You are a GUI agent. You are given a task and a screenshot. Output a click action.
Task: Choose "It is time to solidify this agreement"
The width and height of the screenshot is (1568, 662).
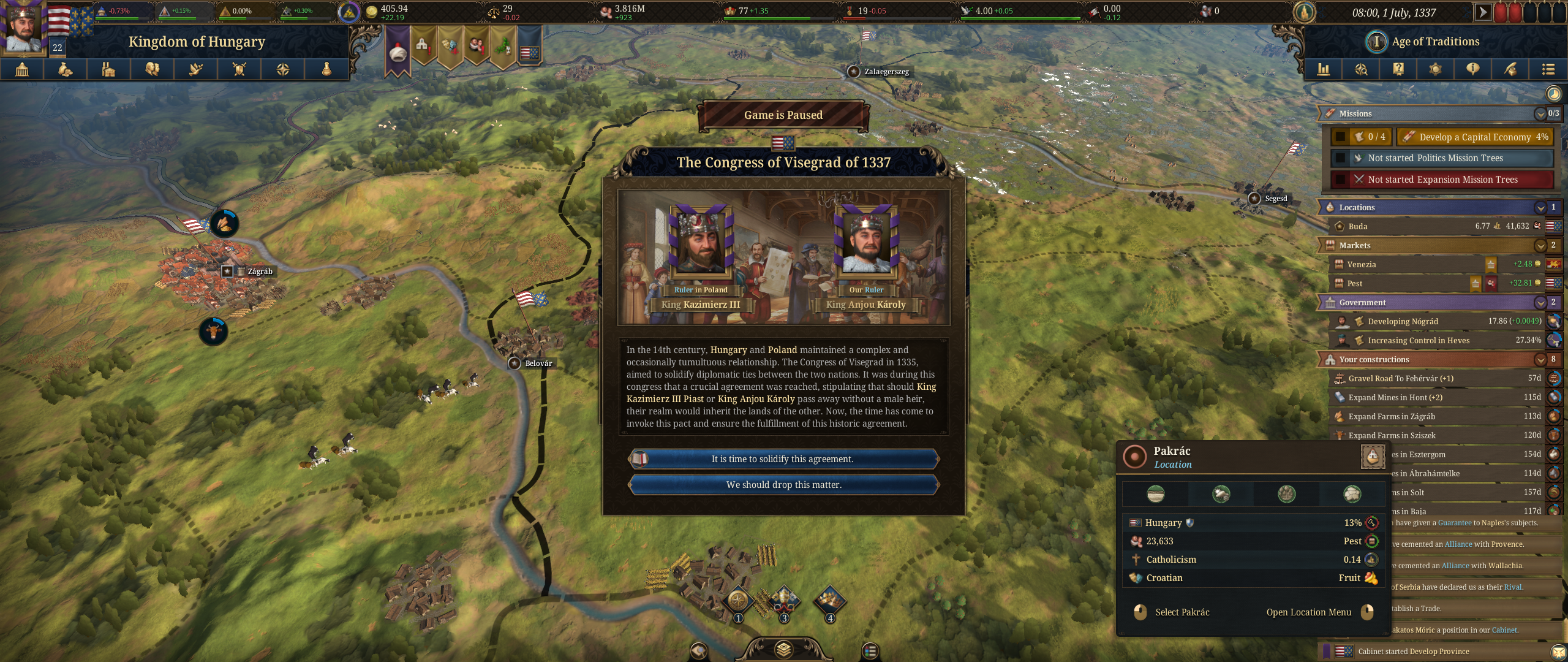coord(783,459)
